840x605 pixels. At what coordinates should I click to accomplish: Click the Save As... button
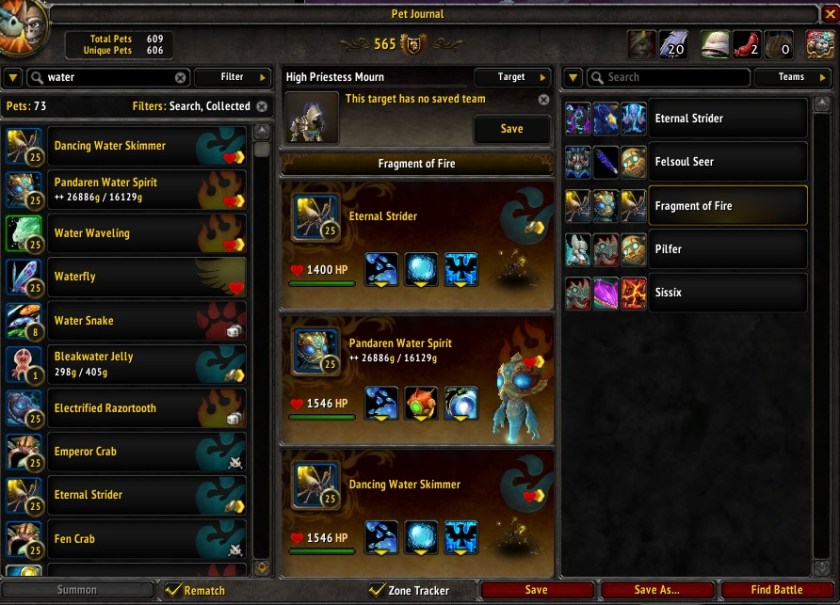[x=657, y=590]
